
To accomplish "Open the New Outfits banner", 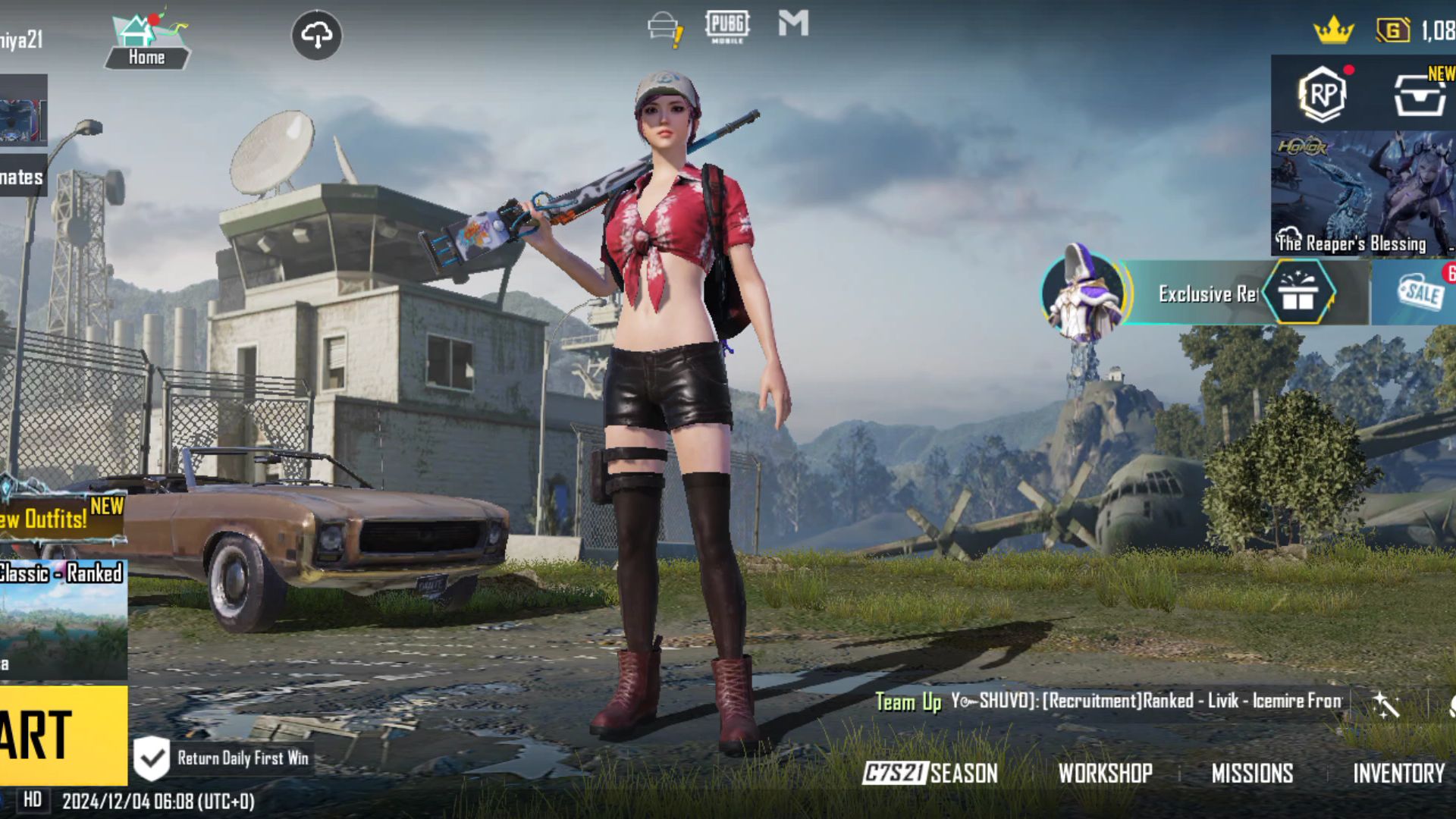I will 62,518.
